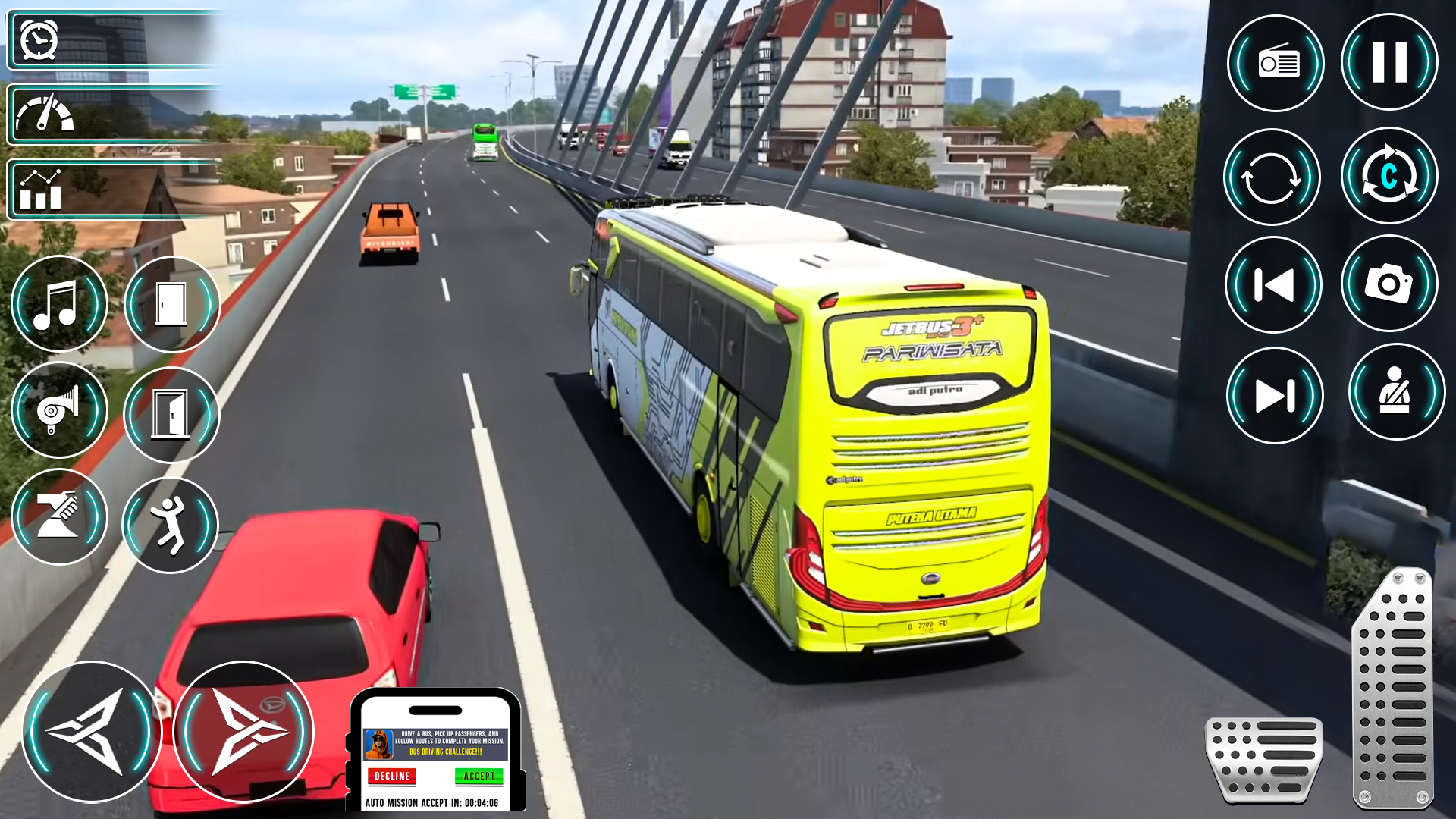Close the rear bus door
1456x819 pixels.
(171, 413)
